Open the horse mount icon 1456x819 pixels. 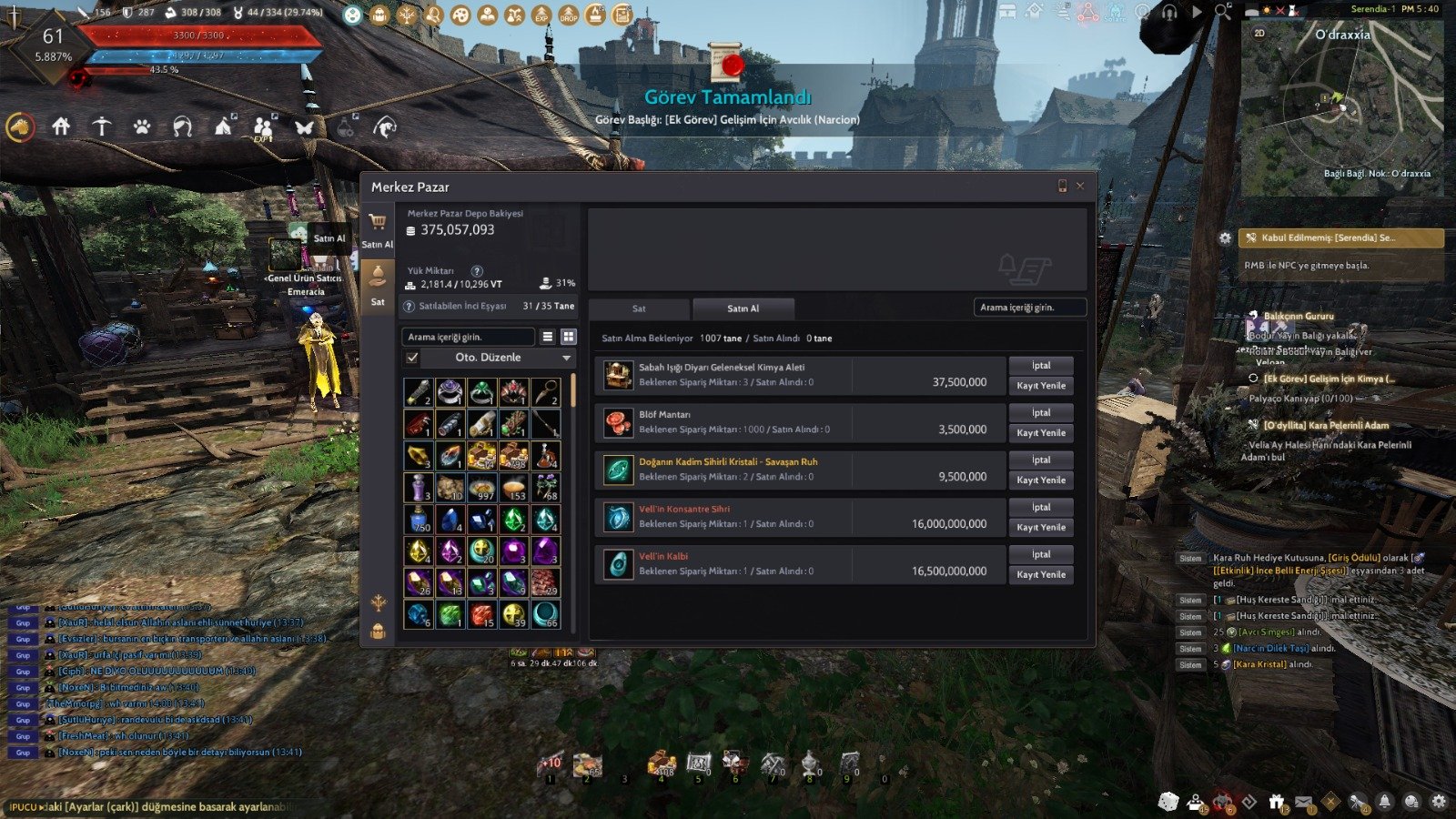(20, 127)
